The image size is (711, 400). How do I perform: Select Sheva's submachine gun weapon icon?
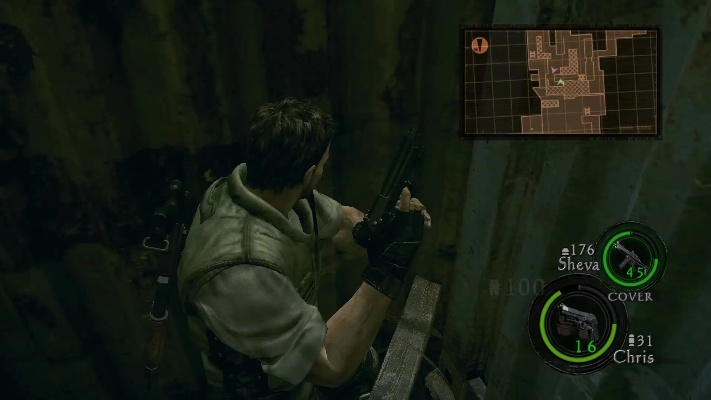coord(630,255)
